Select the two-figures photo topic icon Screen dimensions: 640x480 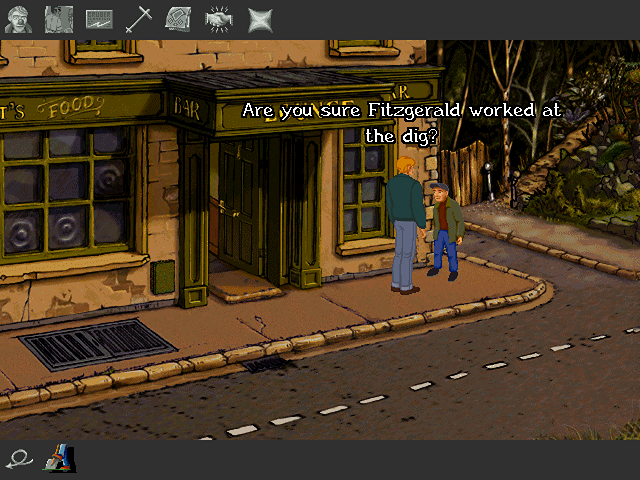pos(57,18)
